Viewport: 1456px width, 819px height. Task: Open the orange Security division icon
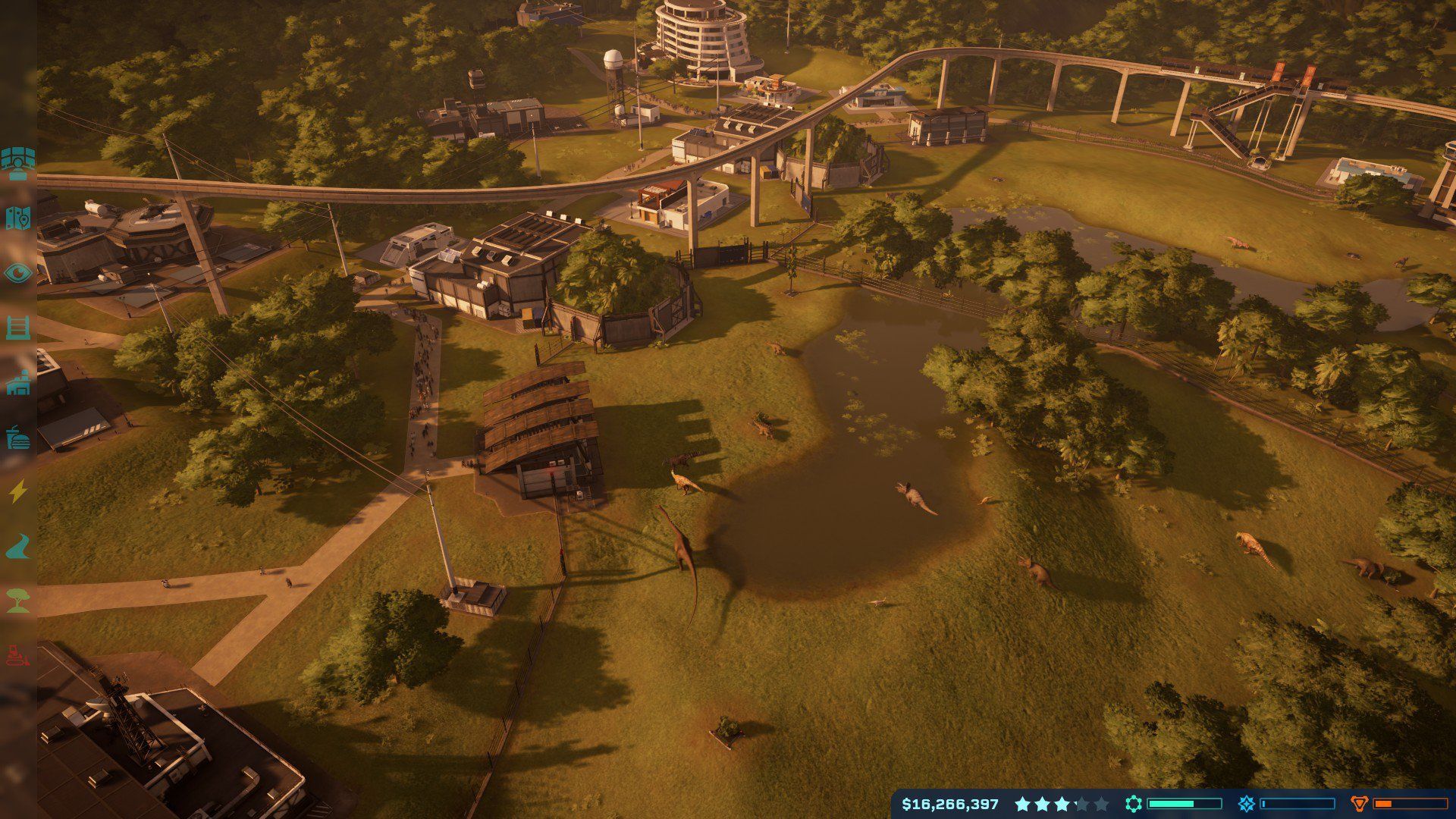pos(1360,804)
